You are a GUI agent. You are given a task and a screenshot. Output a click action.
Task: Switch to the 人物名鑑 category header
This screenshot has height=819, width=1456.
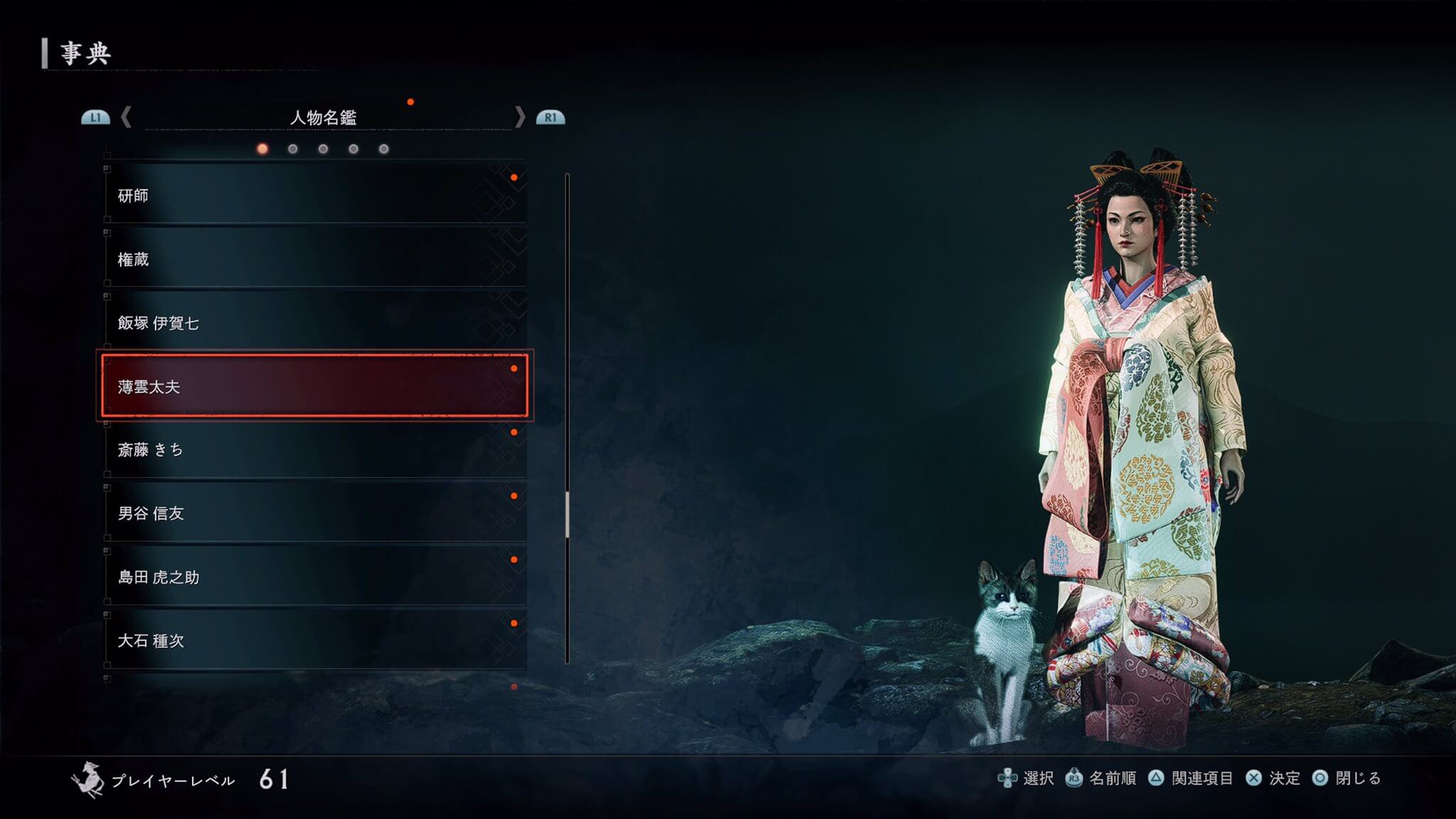pyautogui.click(x=323, y=117)
